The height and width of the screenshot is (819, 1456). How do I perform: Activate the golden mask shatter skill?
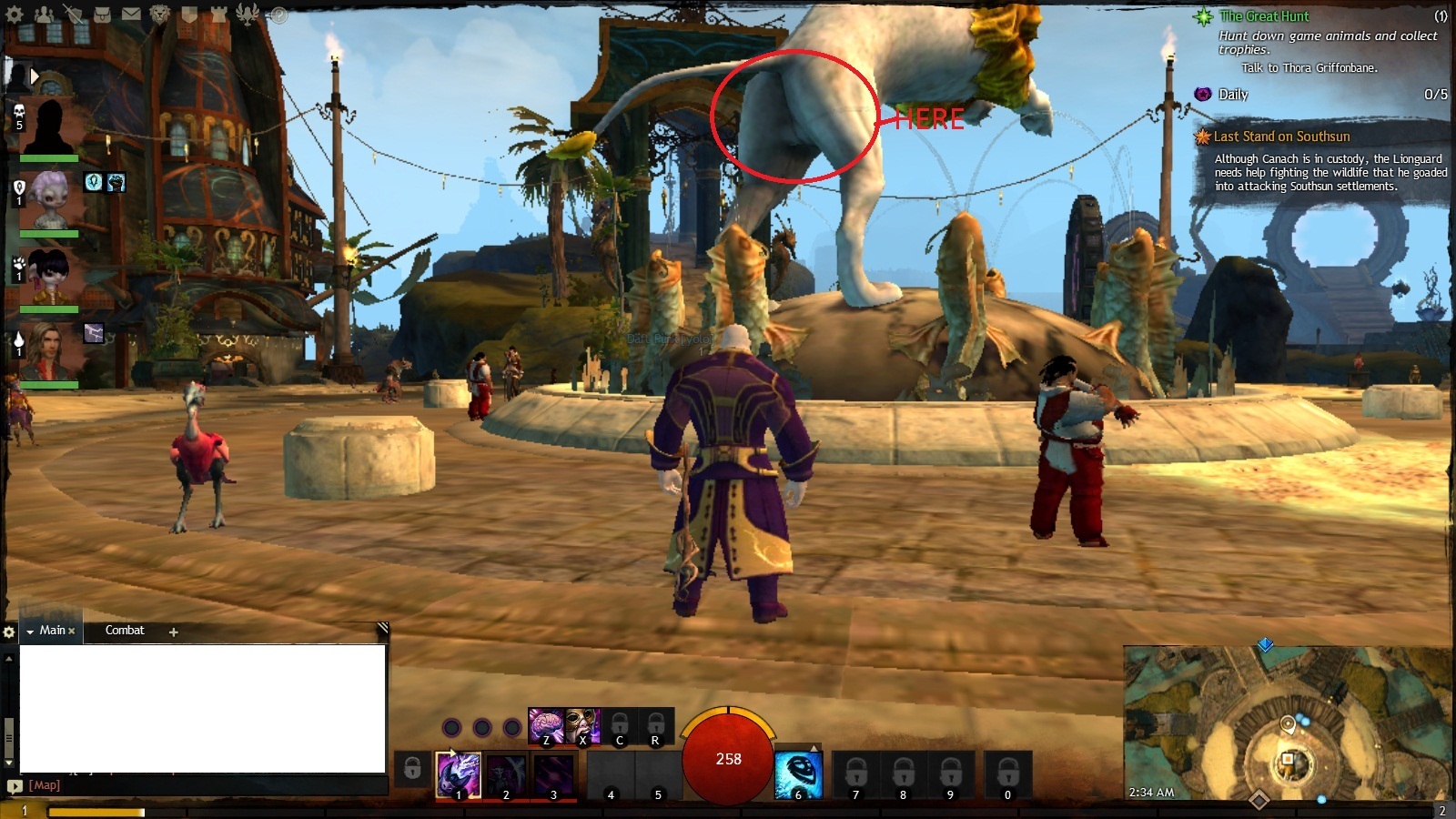(x=582, y=725)
